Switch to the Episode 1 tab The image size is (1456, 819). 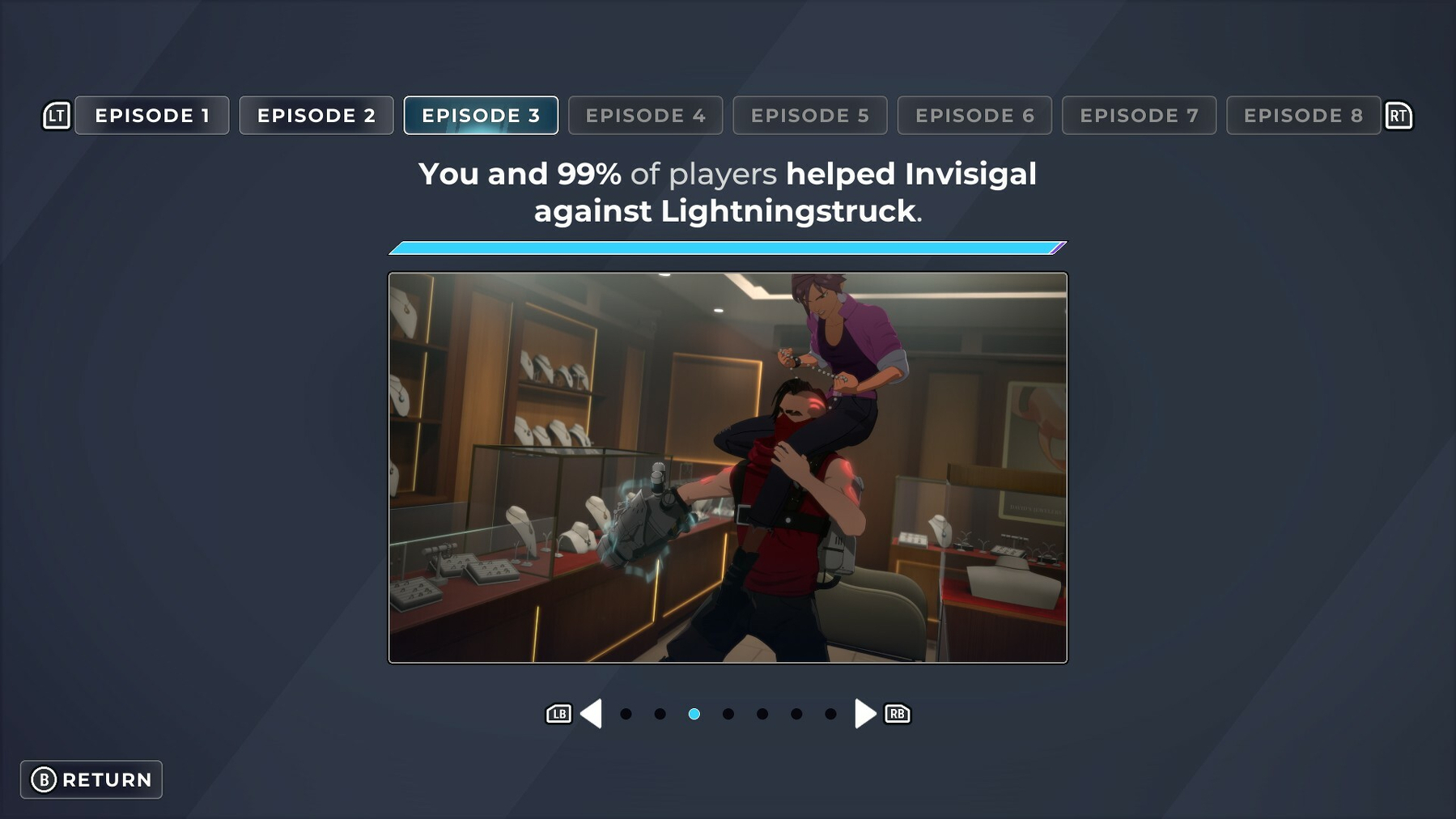(x=152, y=116)
